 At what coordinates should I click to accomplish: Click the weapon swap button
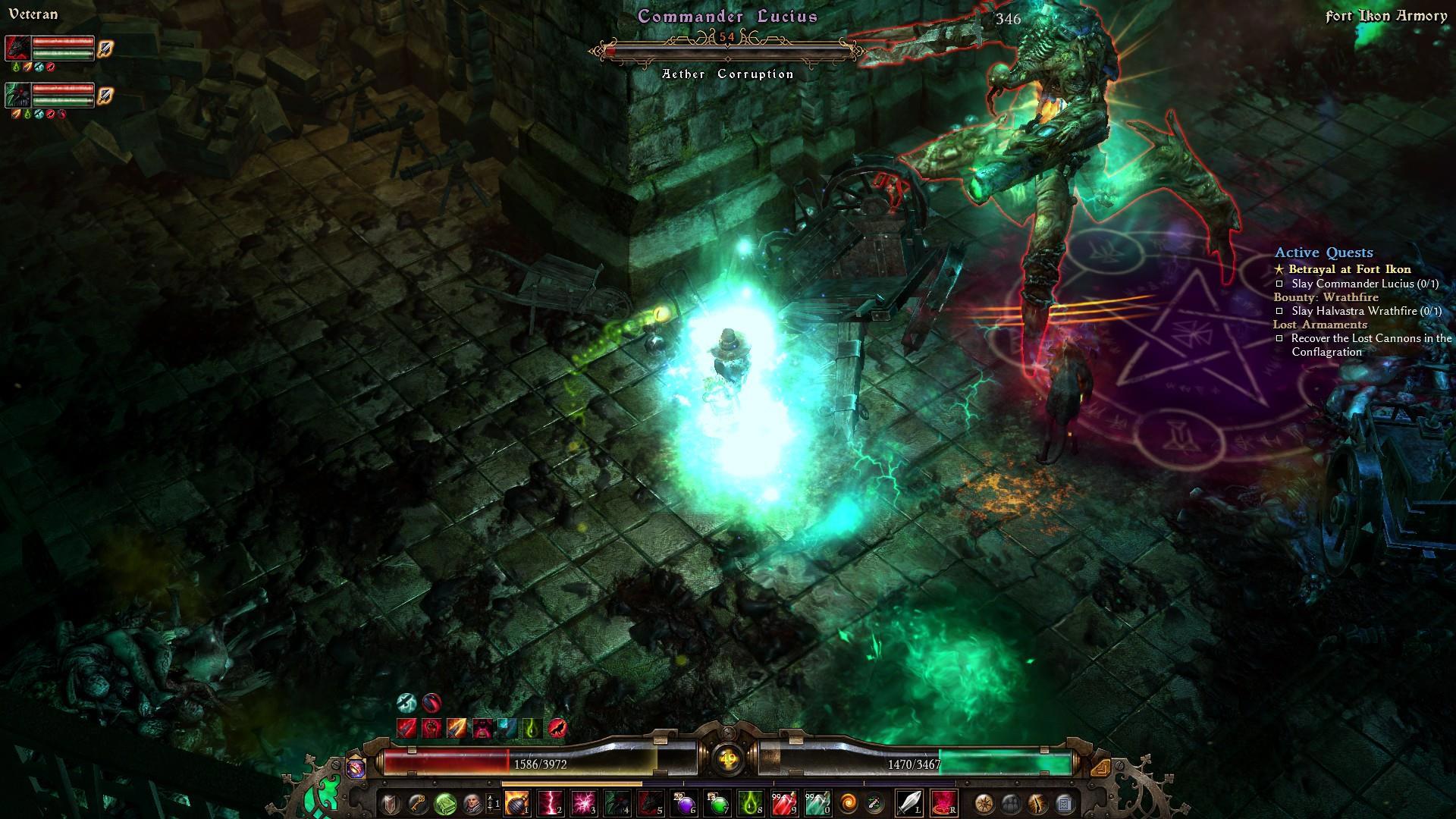point(874,803)
